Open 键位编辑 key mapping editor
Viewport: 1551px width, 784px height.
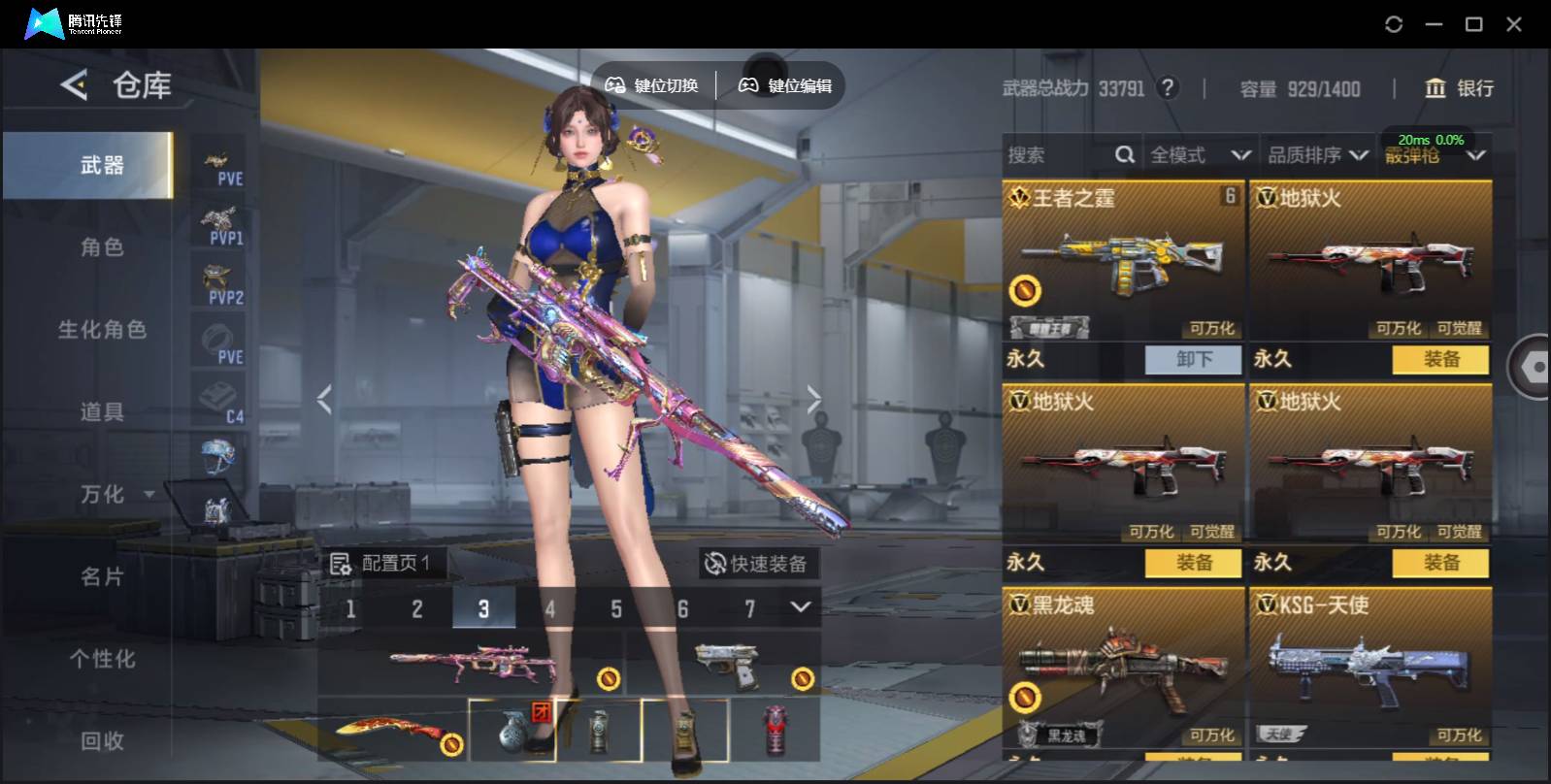coord(786,85)
